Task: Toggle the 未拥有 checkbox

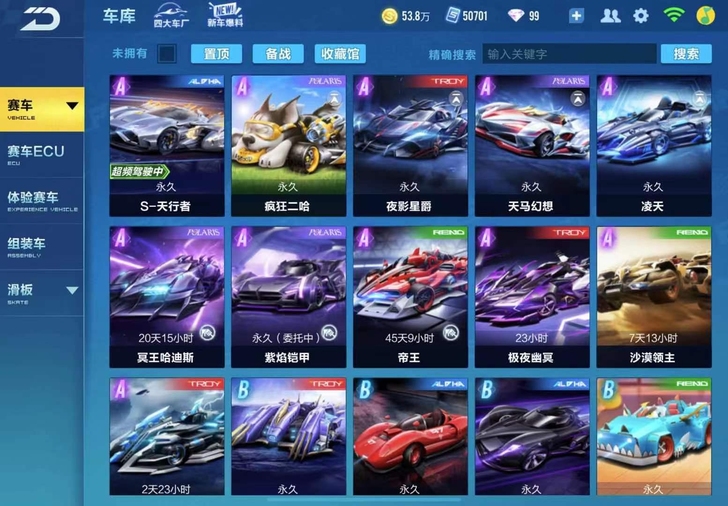Action: tap(167, 54)
